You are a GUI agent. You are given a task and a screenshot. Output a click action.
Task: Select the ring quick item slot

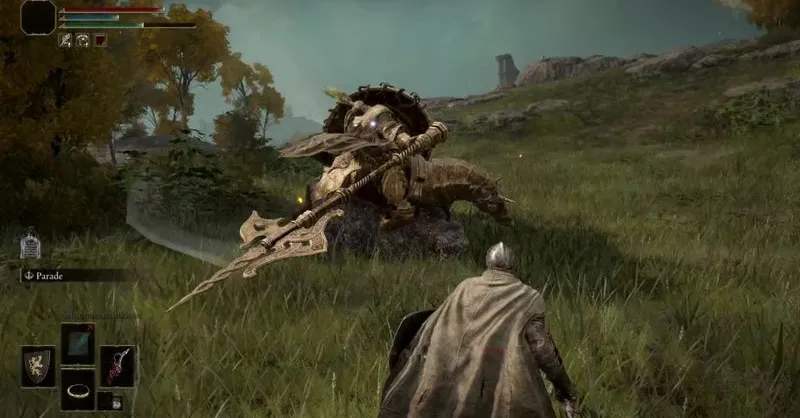pos(77,390)
